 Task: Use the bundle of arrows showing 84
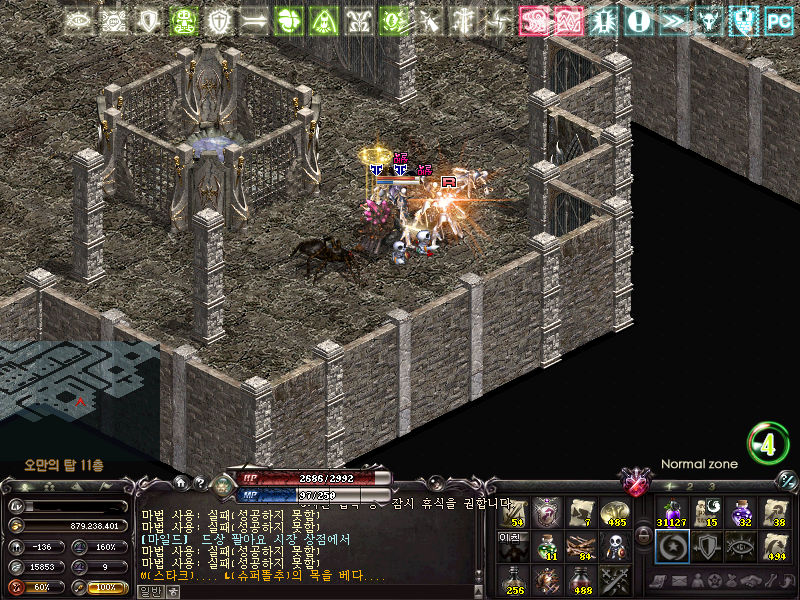[x=579, y=546]
